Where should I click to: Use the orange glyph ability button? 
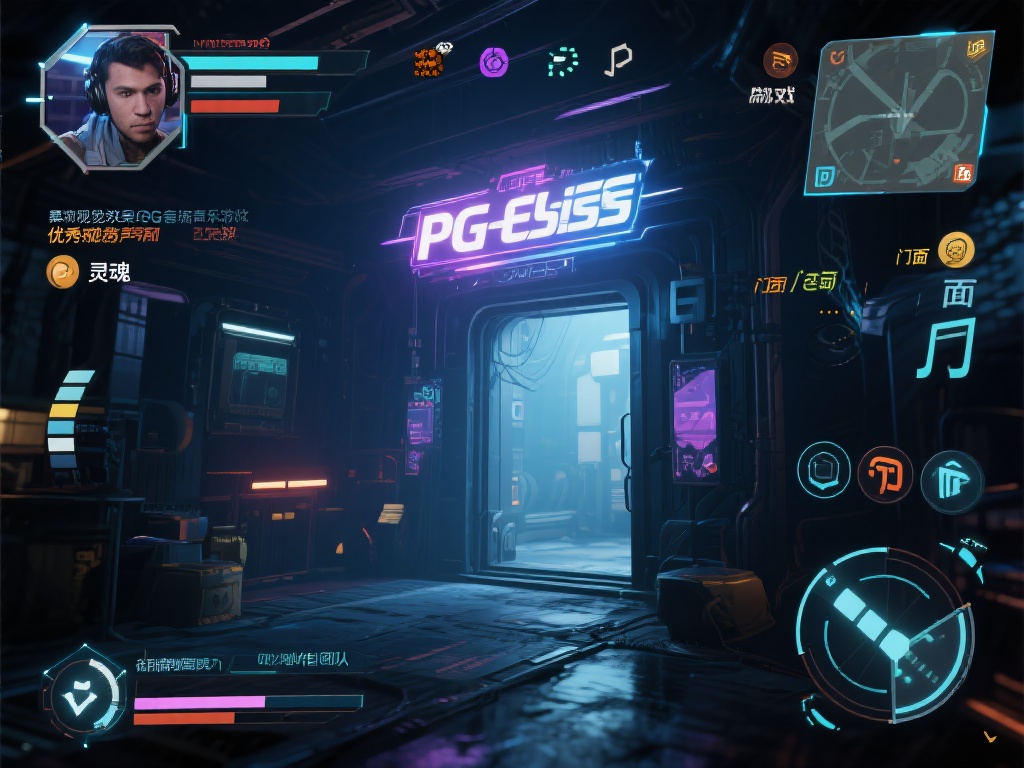(x=885, y=474)
